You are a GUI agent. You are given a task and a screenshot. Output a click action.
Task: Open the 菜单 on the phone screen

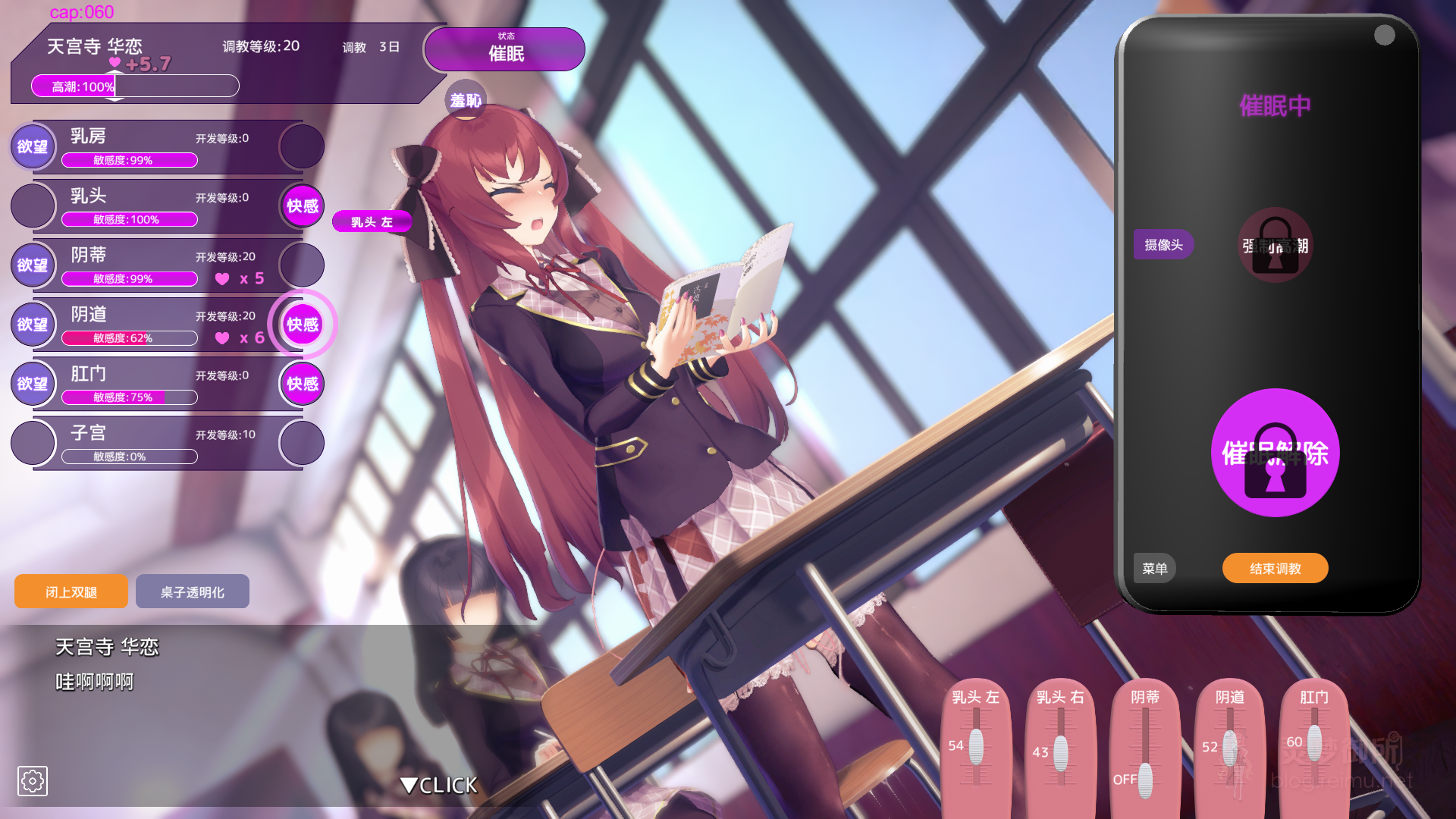coord(1154,568)
